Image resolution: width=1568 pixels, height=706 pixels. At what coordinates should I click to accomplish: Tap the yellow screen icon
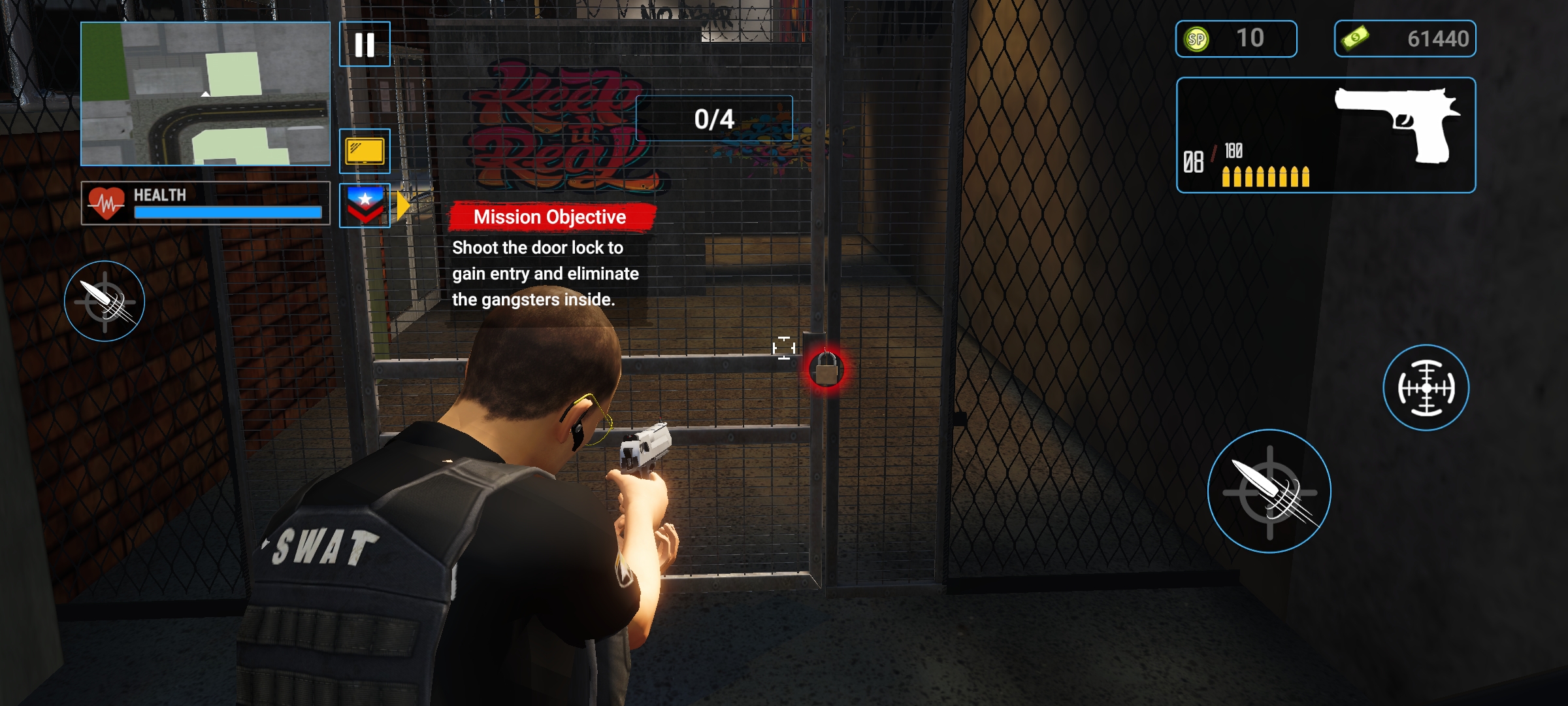365,152
